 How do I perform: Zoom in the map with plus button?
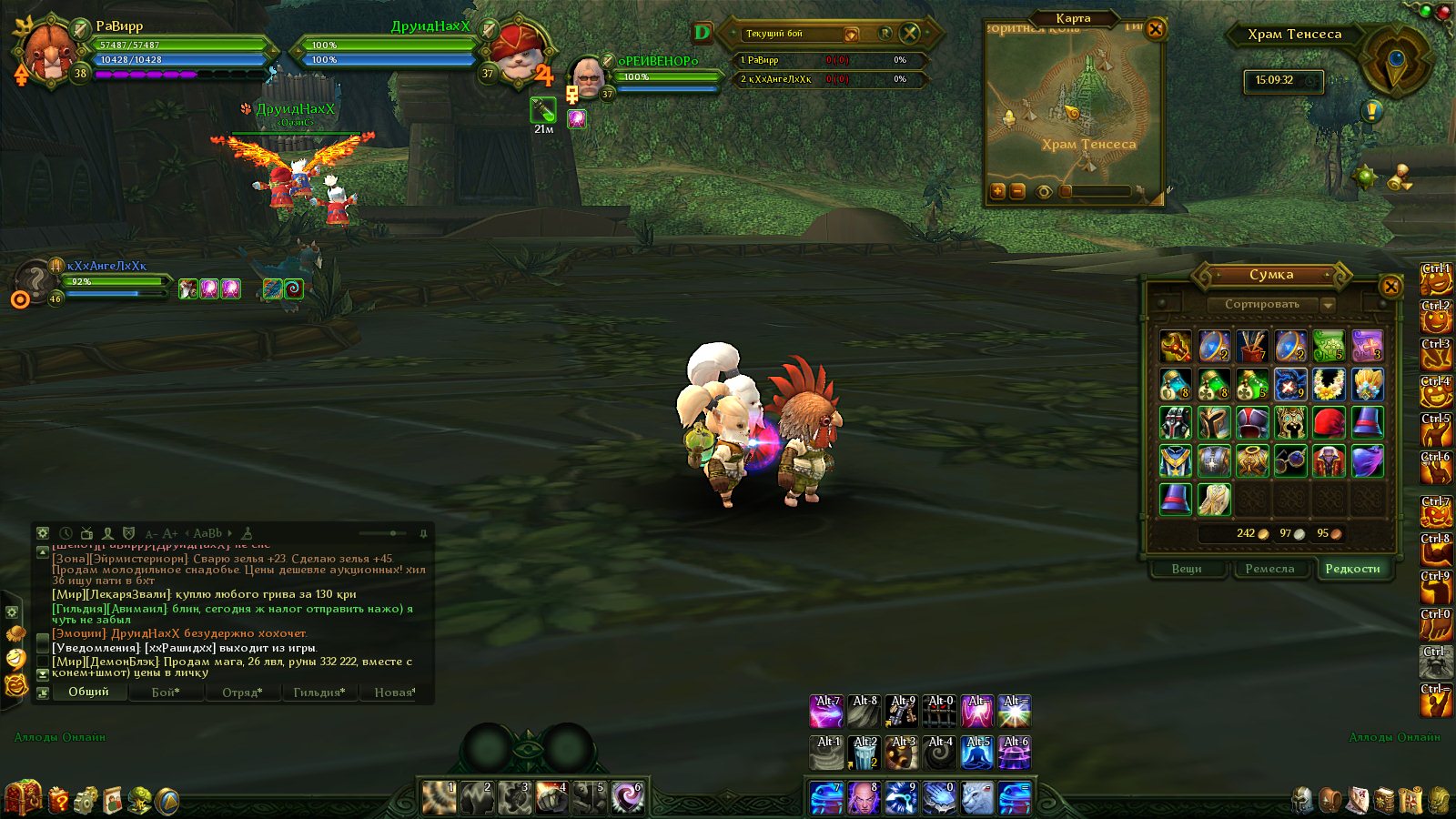click(998, 191)
